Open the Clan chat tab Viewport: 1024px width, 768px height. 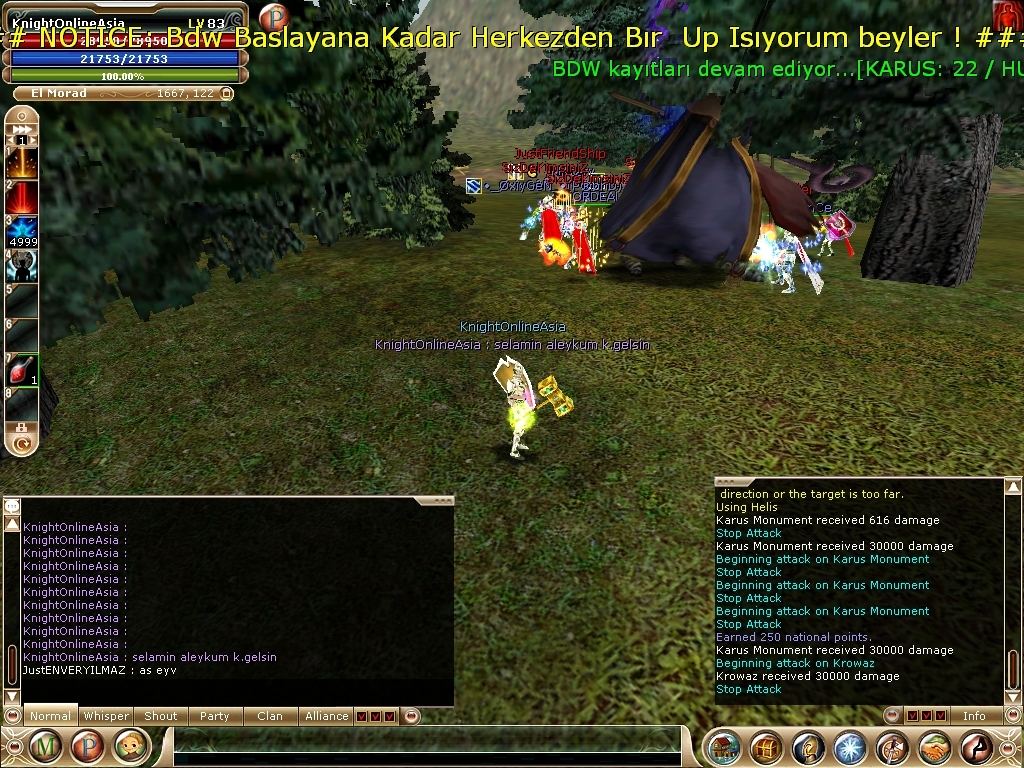point(270,716)
